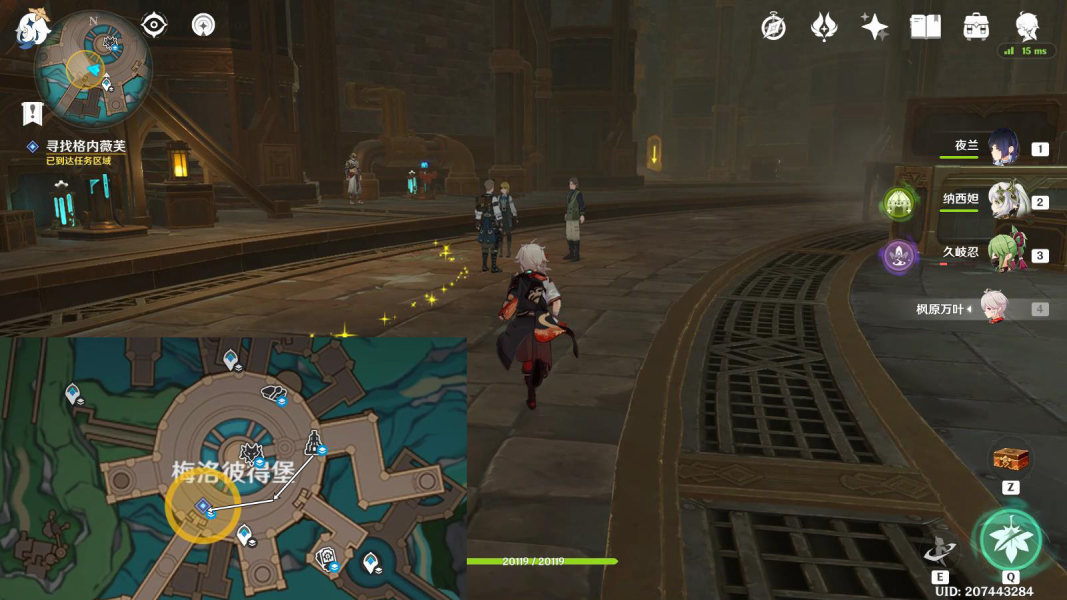The height and width of the screenshot is (600, 1067).
Task: Trigger 久岐忍's purple elemental burst icon
Action: pyautogui.click(x=898, y=256)
